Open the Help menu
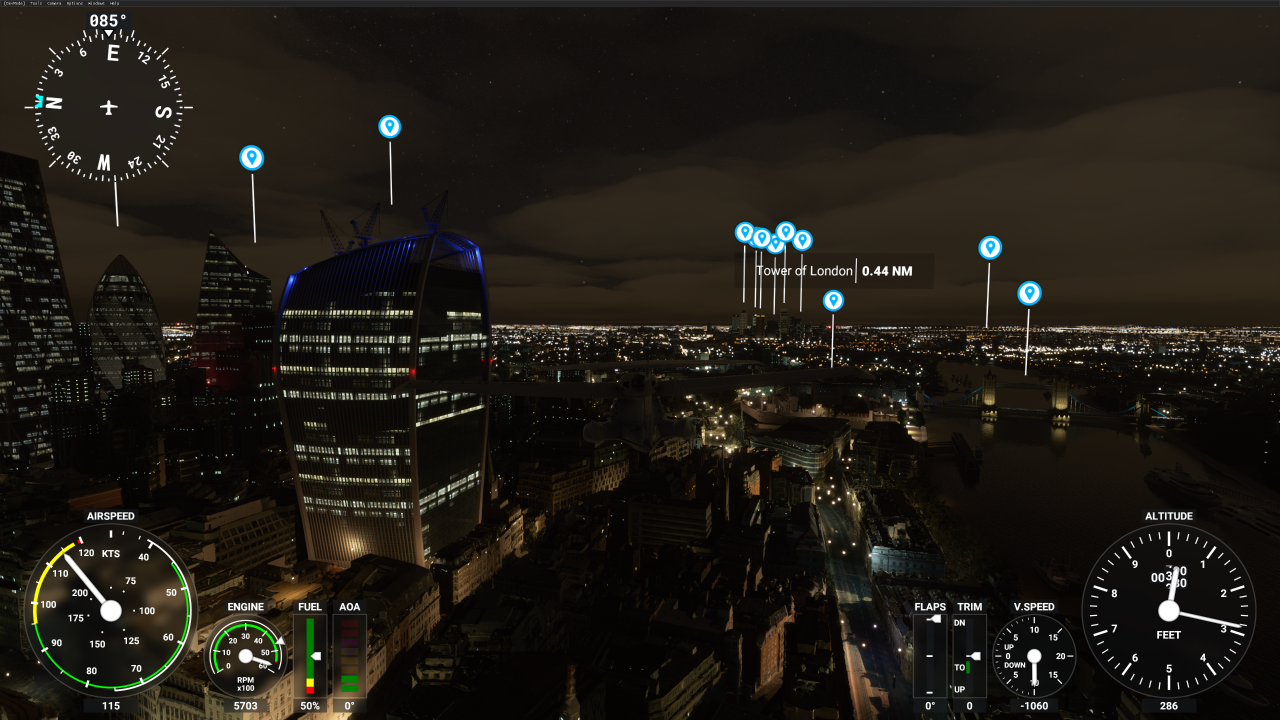This screenshot has width=1280, height=720. click(114, 3)
